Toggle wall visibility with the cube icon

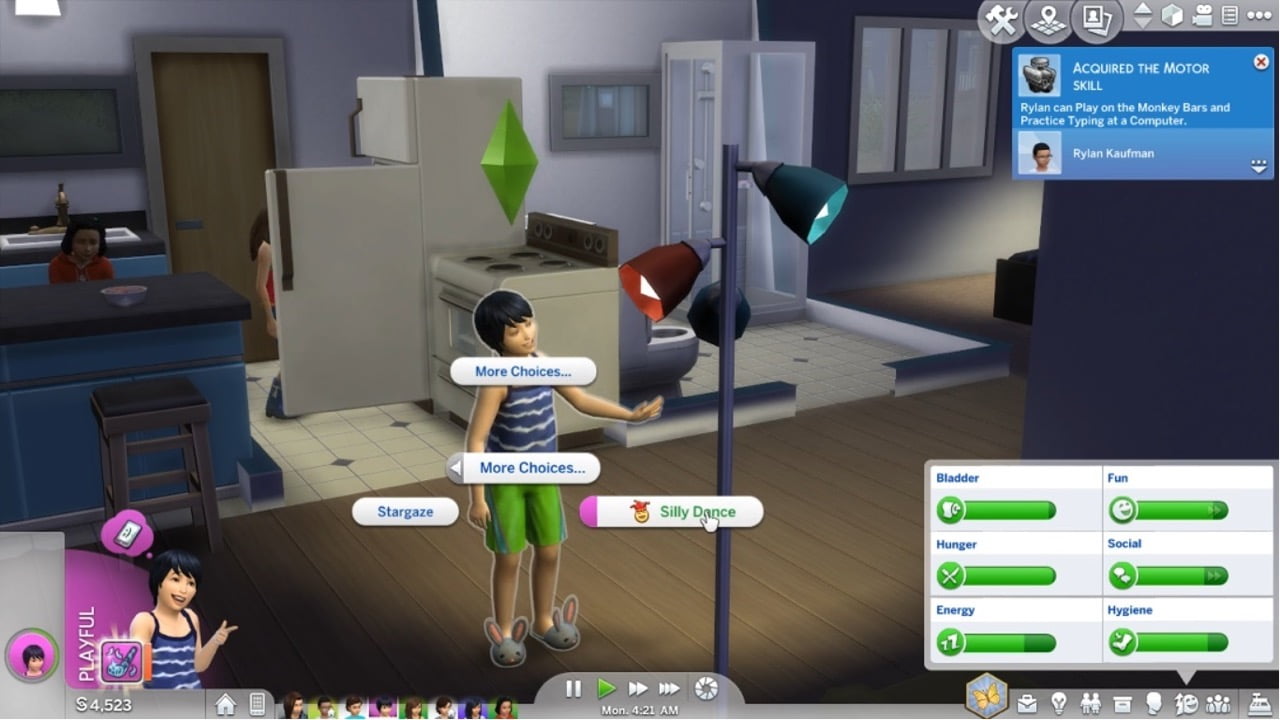(1171, 16)
